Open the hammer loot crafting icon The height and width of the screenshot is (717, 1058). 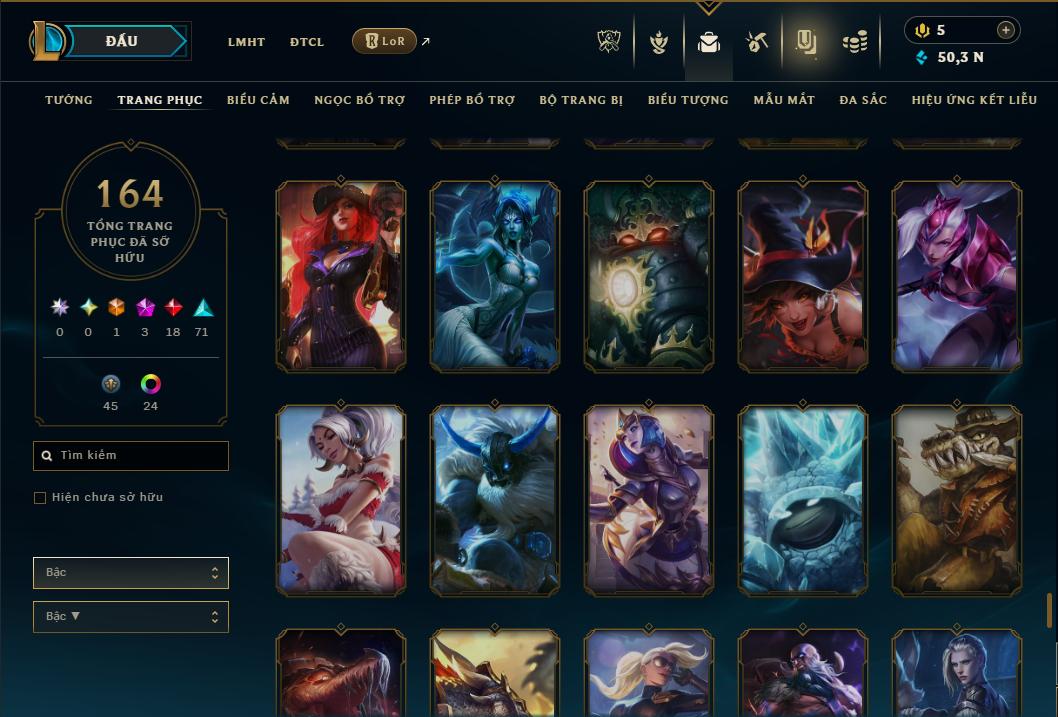(757, 42)
